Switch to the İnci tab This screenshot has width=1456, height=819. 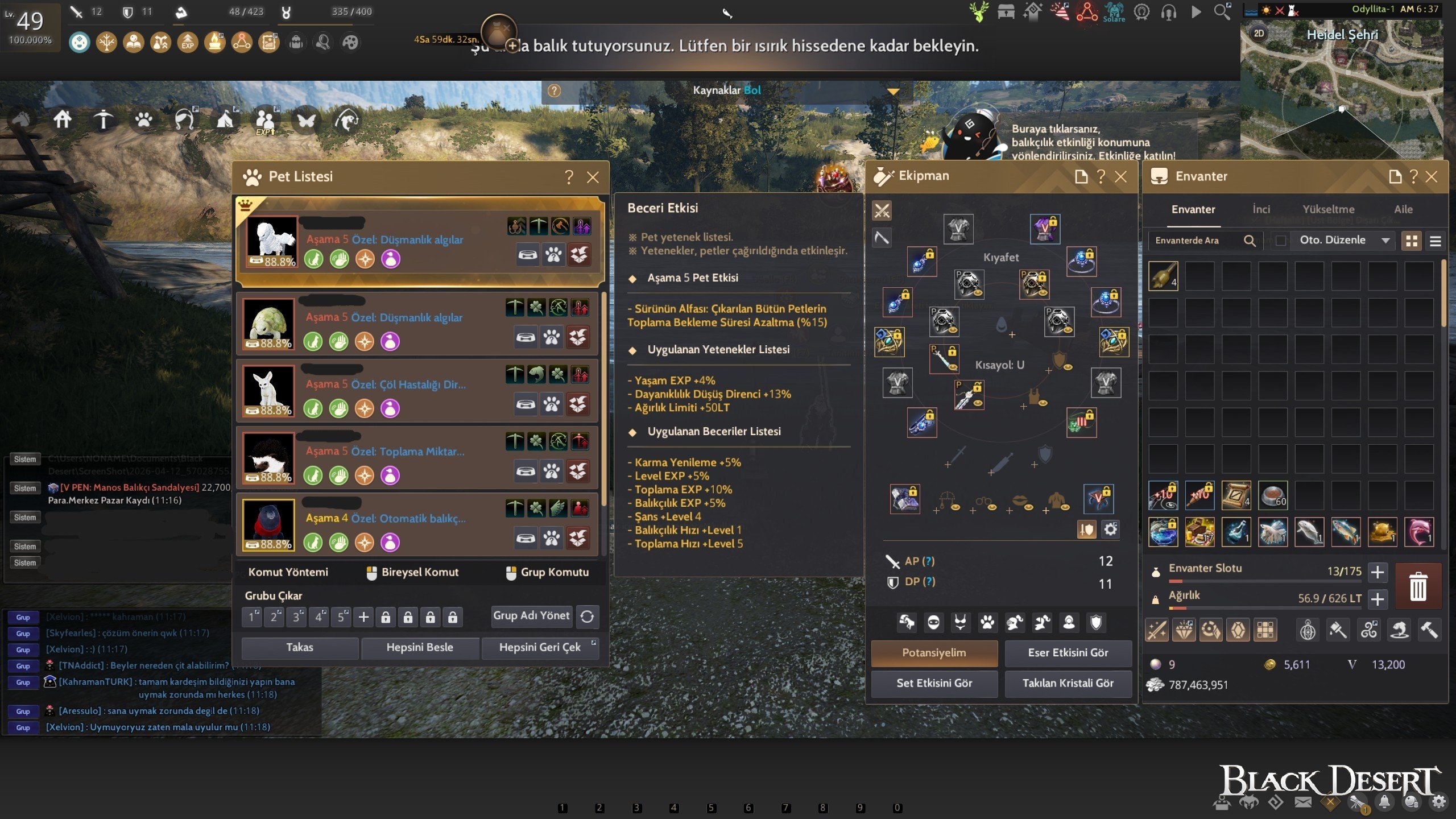(1261, 209)
